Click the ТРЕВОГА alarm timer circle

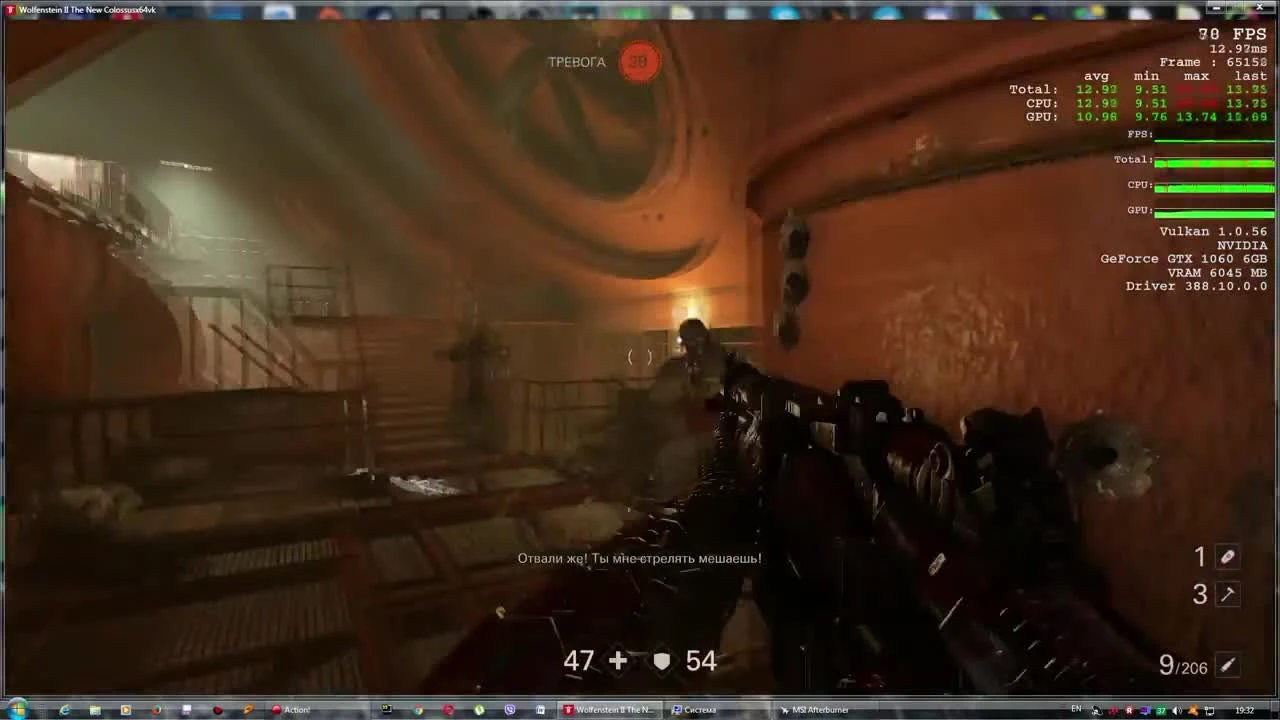pos(639,61)
